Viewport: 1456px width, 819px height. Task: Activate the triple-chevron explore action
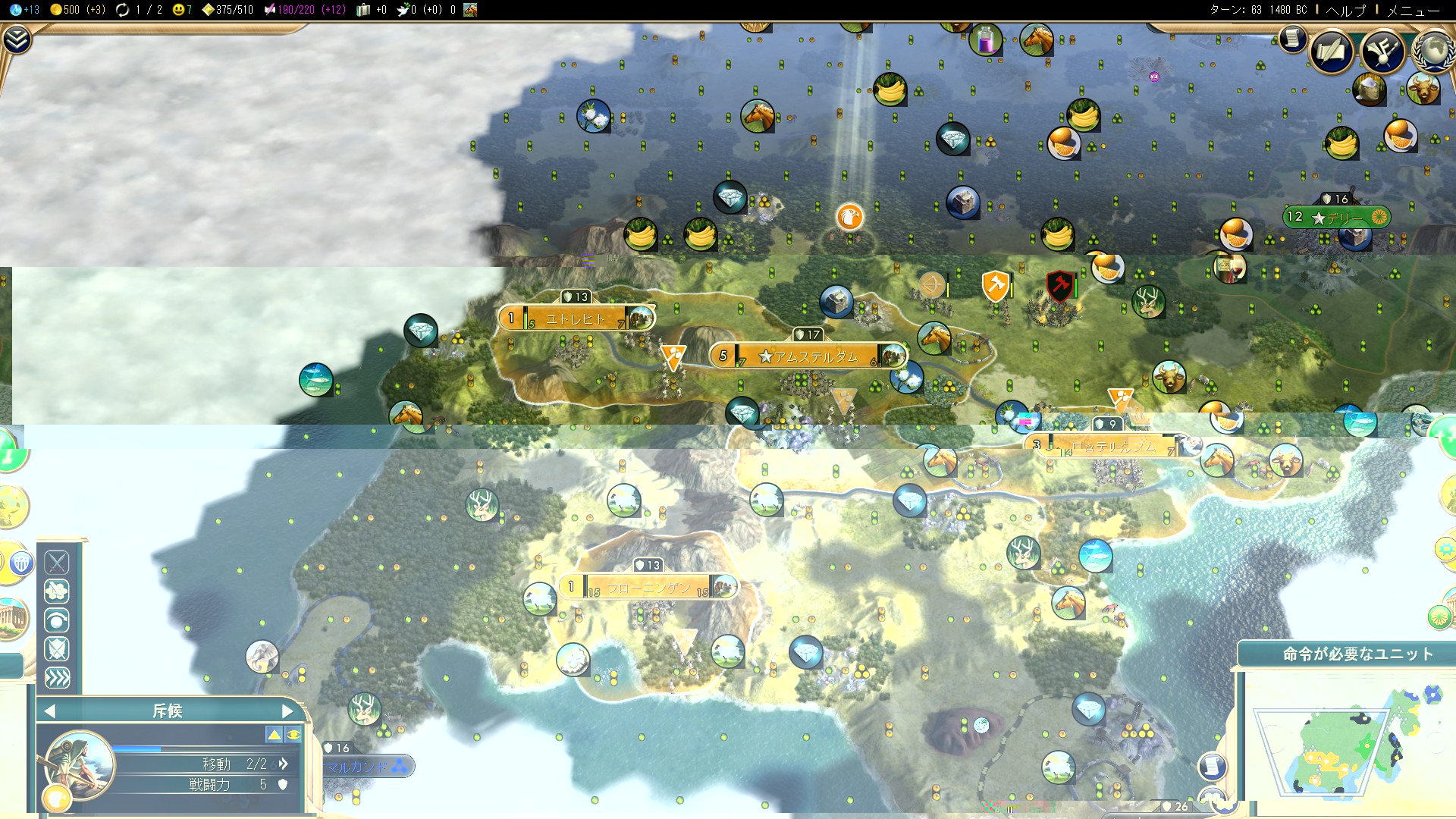[x=57, y=677]
